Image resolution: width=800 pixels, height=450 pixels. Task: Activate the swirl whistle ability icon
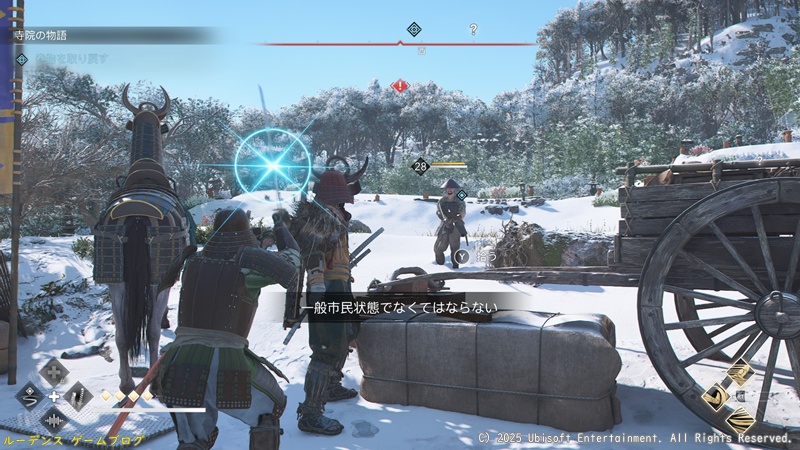coord(29,396)
